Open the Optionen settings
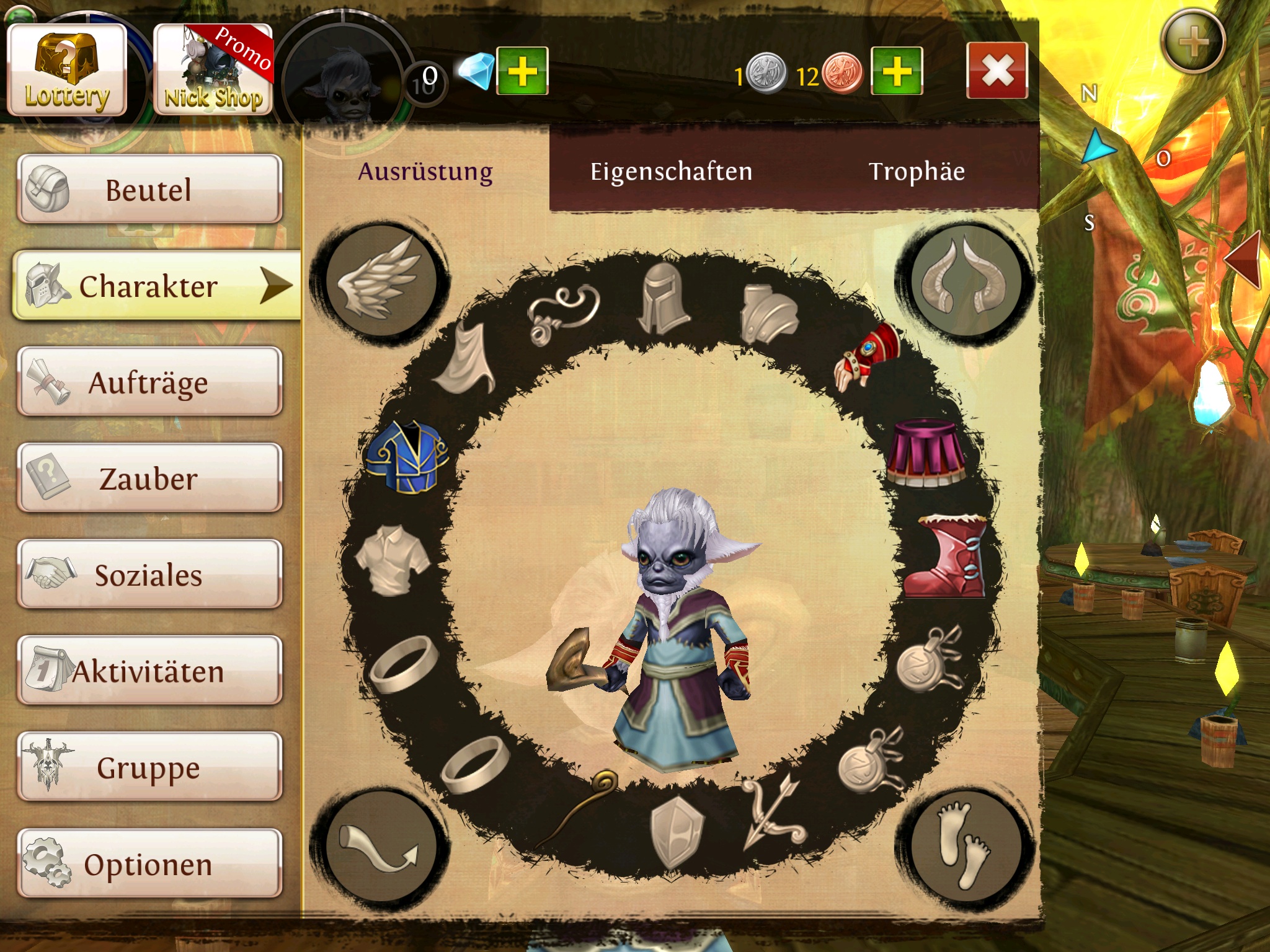 point(149,863)
